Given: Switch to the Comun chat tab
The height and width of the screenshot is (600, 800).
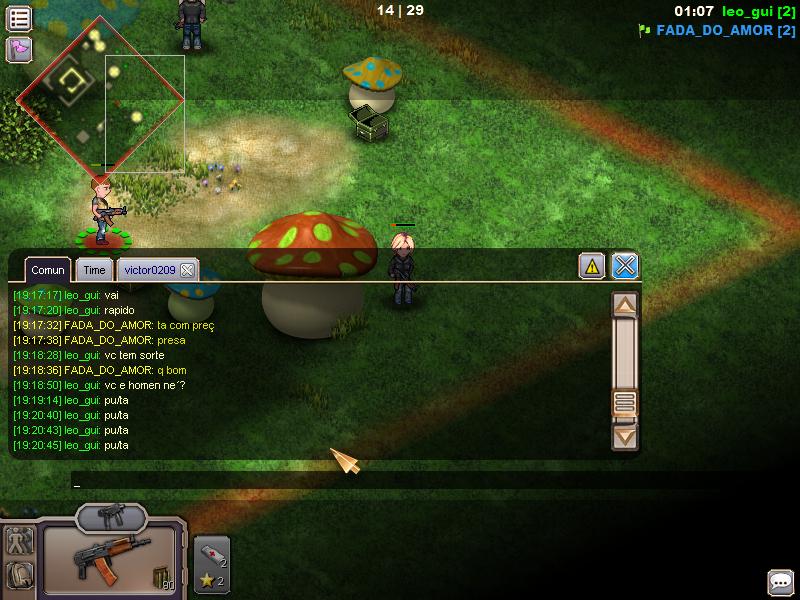Looking at the screenshot, I should [48, 270].
